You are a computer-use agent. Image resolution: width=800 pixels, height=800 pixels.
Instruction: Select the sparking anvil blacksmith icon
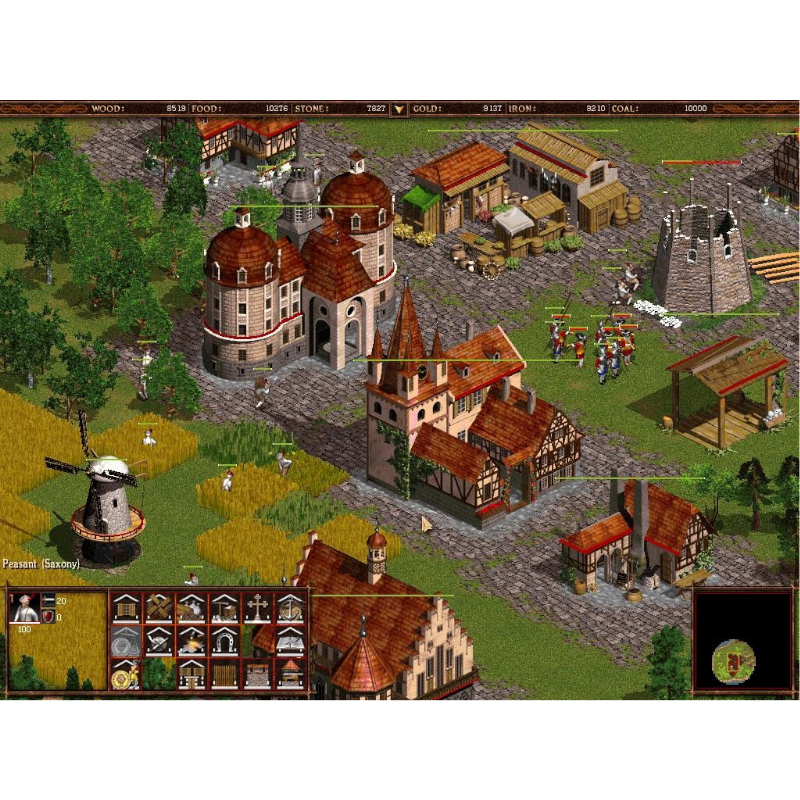pyautogui.click(x=191, y=640)
